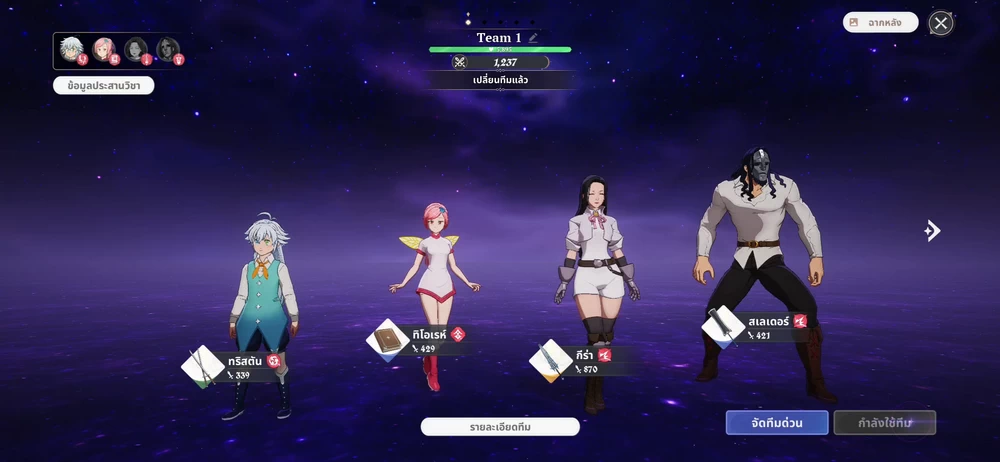Image resolution: width=1000 pixels, height=462 pixels.
Task: Open the ฉากหลัง background option
Action: (880, 22)
